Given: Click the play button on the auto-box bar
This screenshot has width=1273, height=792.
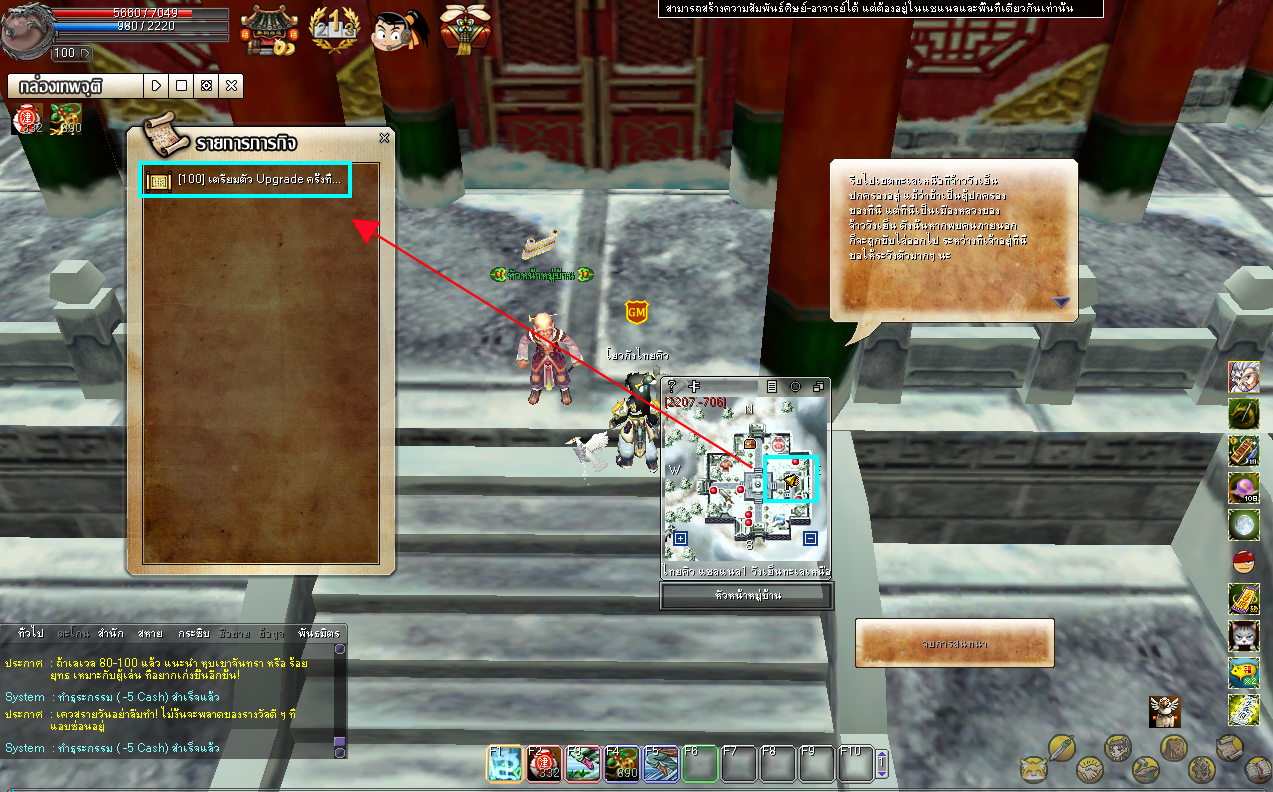Looking at the screenshot, I should click(x=157, y=86).
